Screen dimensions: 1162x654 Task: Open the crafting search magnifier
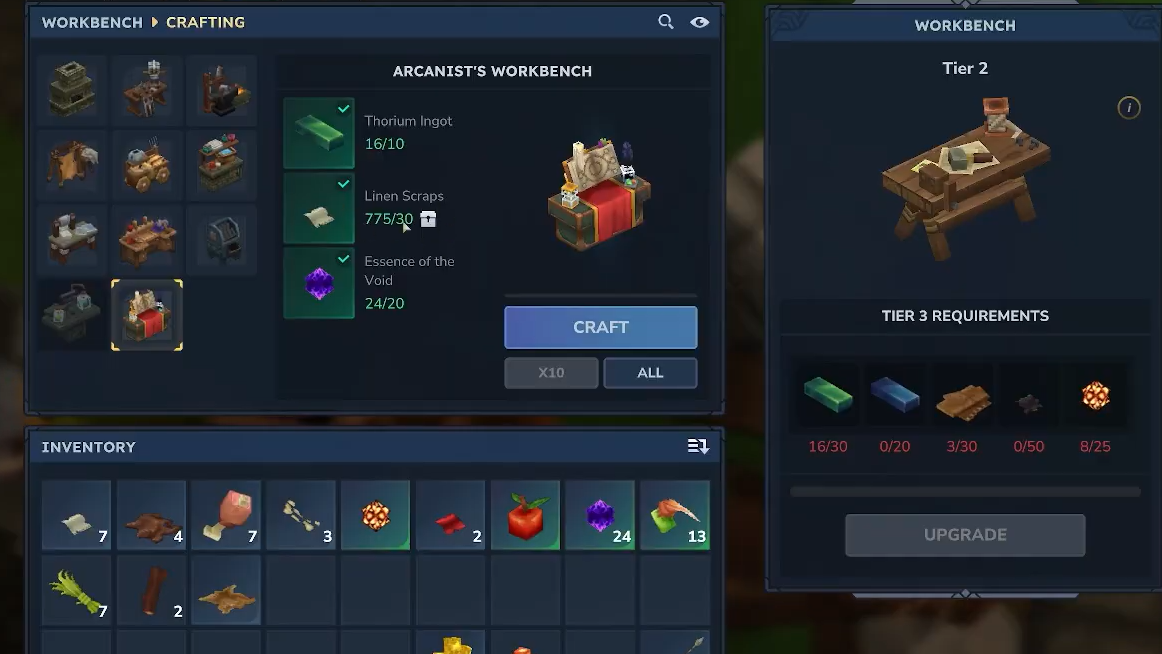(x=666, y=22)
